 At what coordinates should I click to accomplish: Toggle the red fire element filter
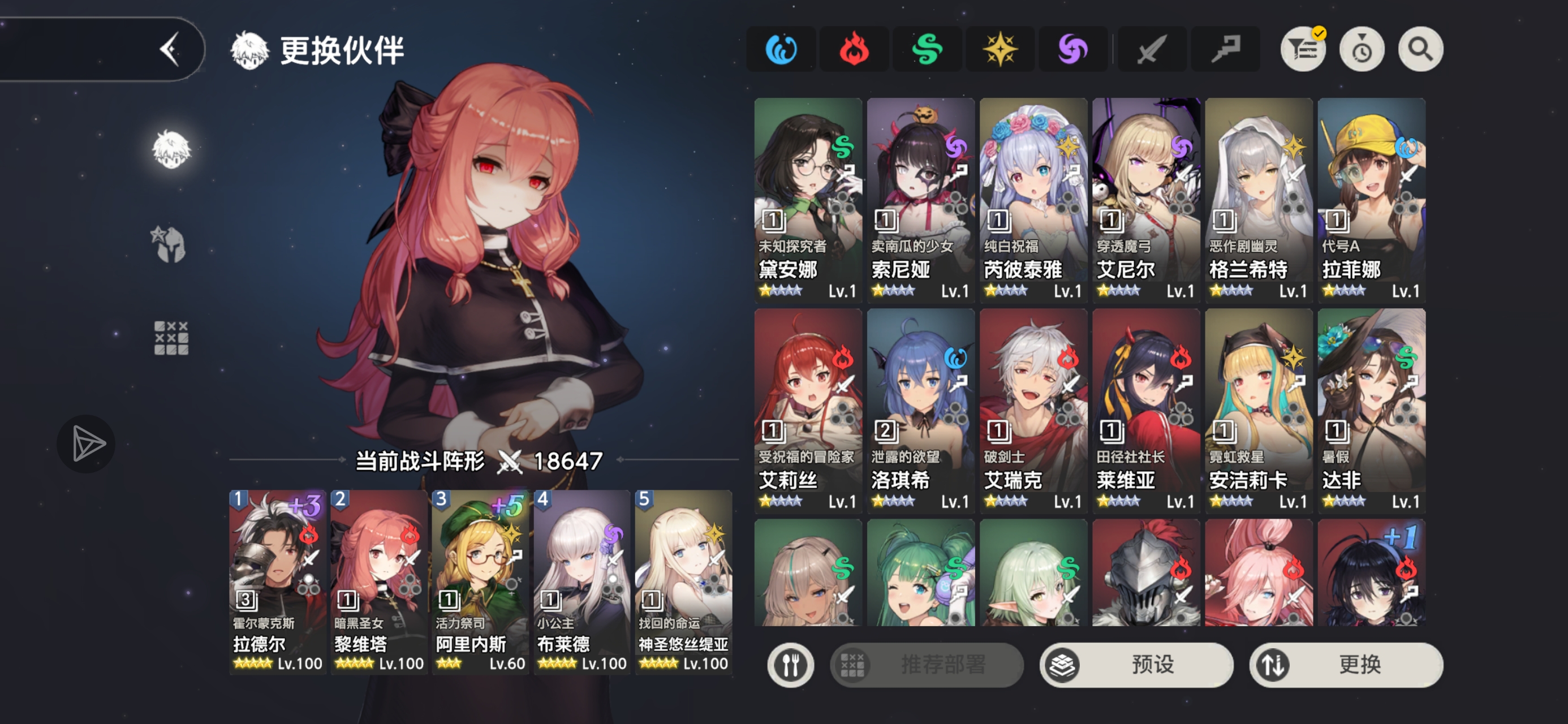pos(854,49)
